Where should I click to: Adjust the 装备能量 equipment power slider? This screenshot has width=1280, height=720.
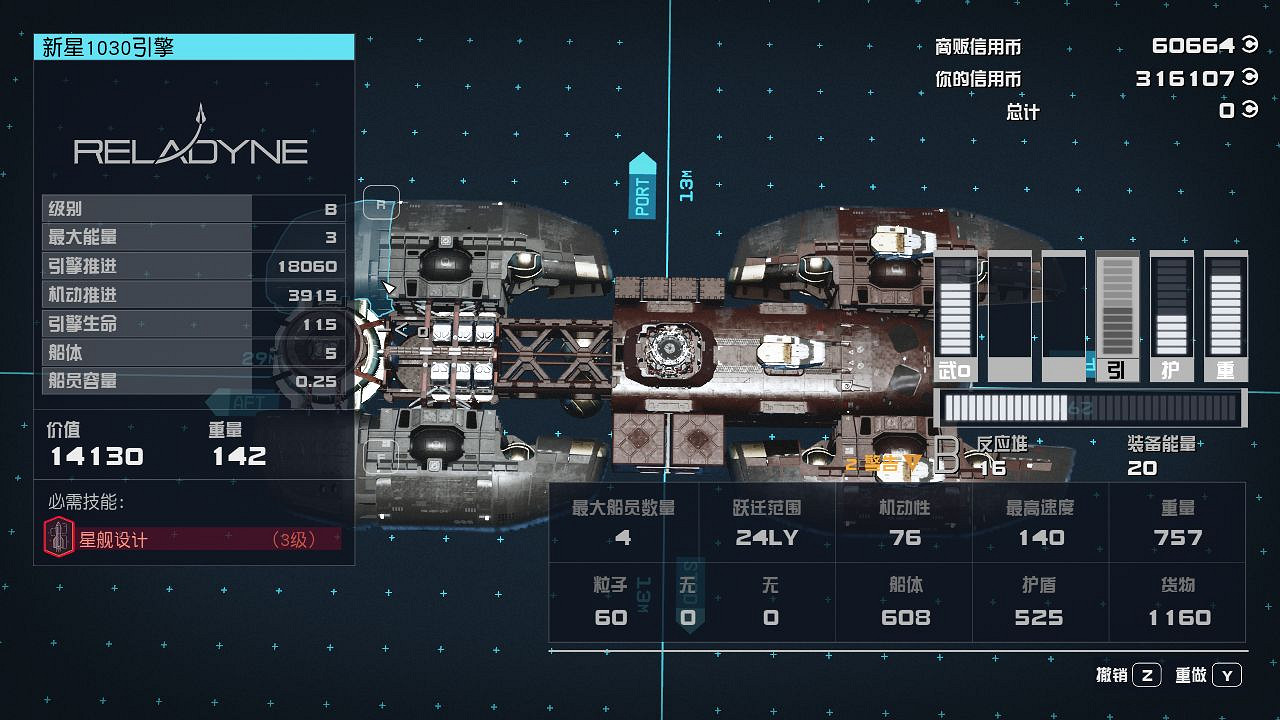[x=1090, y=408]
